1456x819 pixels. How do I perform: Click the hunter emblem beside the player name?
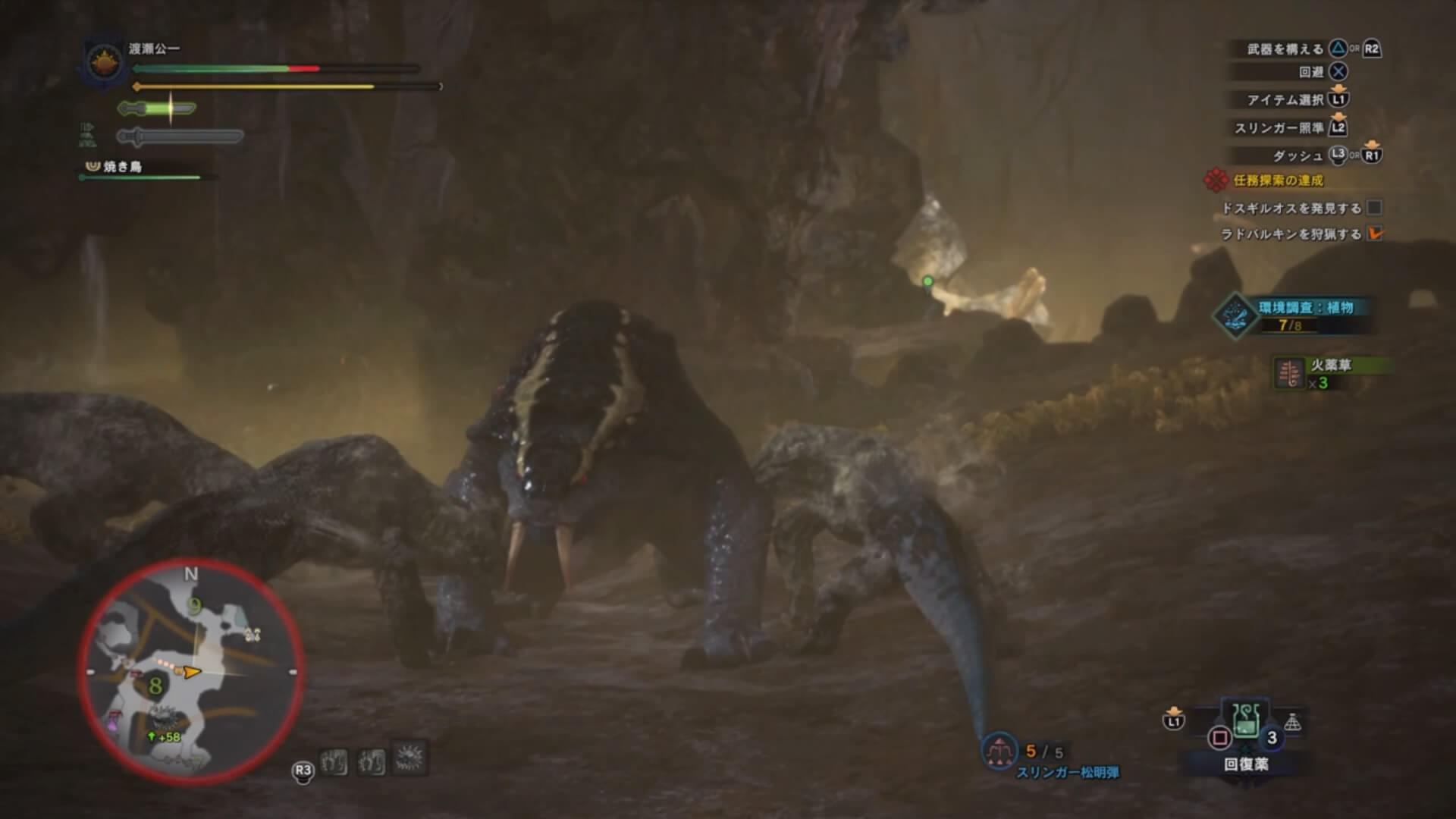[103, 62]
